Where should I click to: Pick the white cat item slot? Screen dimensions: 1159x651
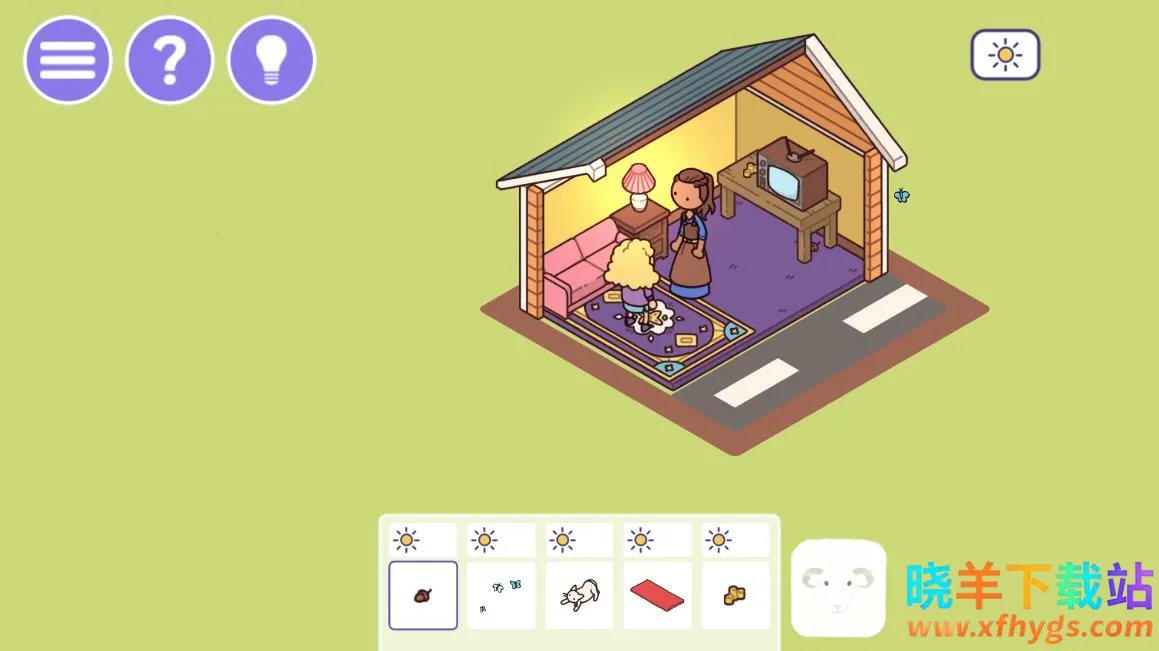click(x=579, y=595)
